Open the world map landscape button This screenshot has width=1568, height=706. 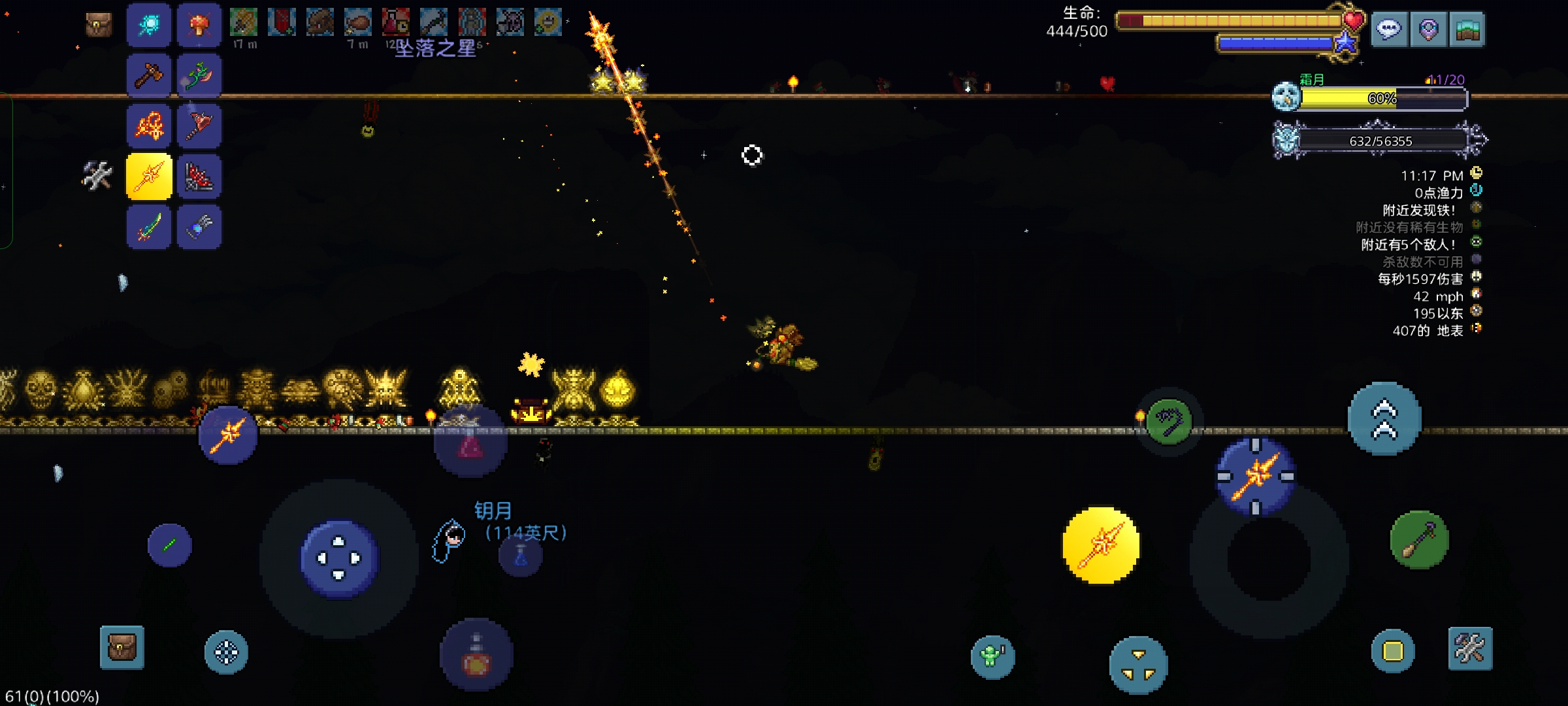[1467, 29]
